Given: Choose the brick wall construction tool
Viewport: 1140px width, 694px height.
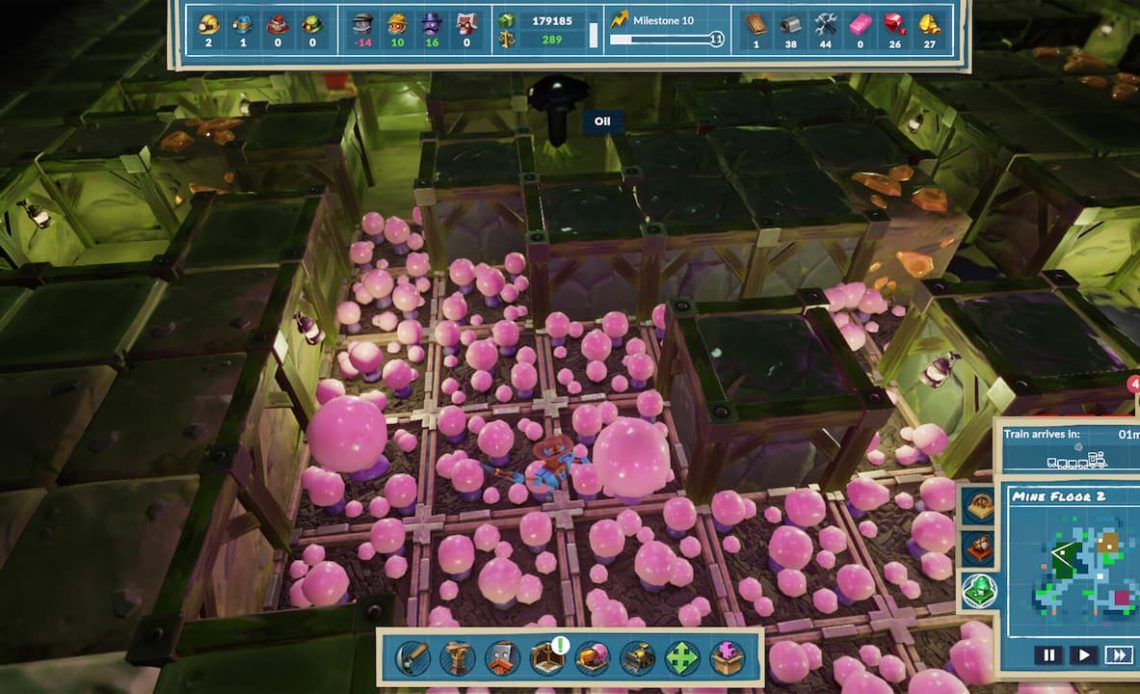Looking at the screenshot, I should tap(502, 657).
